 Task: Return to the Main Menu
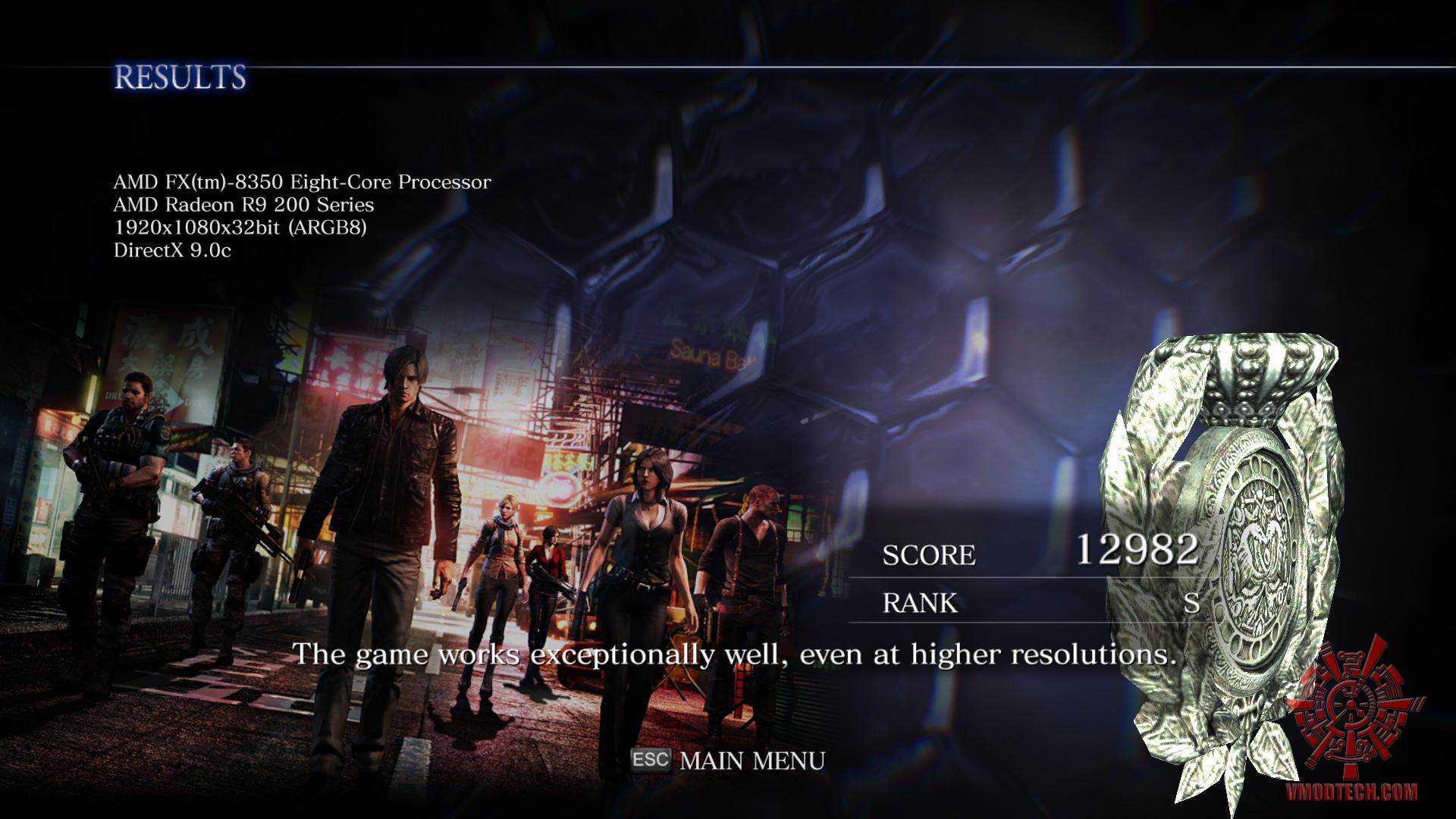tap(751, 761)
